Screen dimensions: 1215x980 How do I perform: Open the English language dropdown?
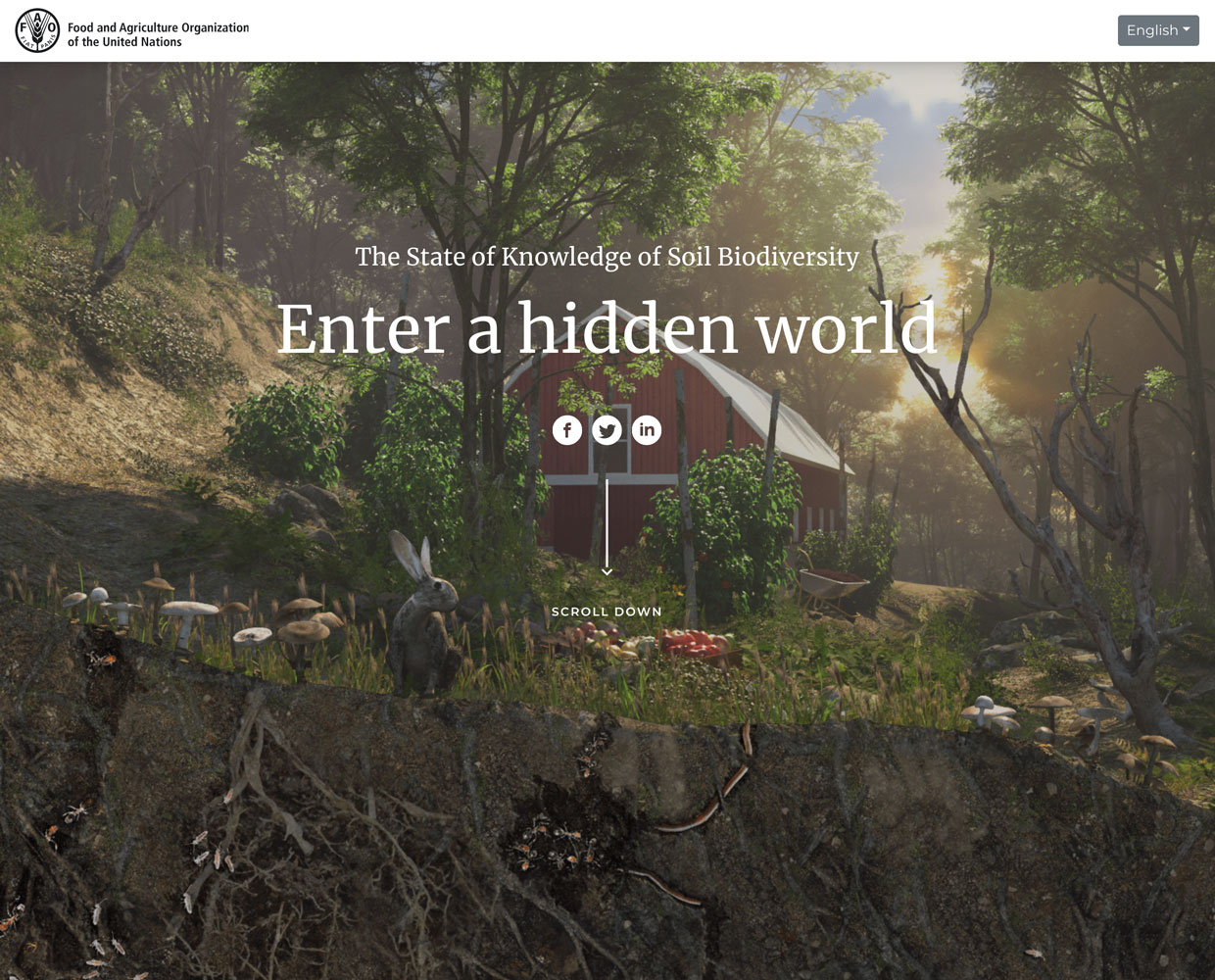1157,30
